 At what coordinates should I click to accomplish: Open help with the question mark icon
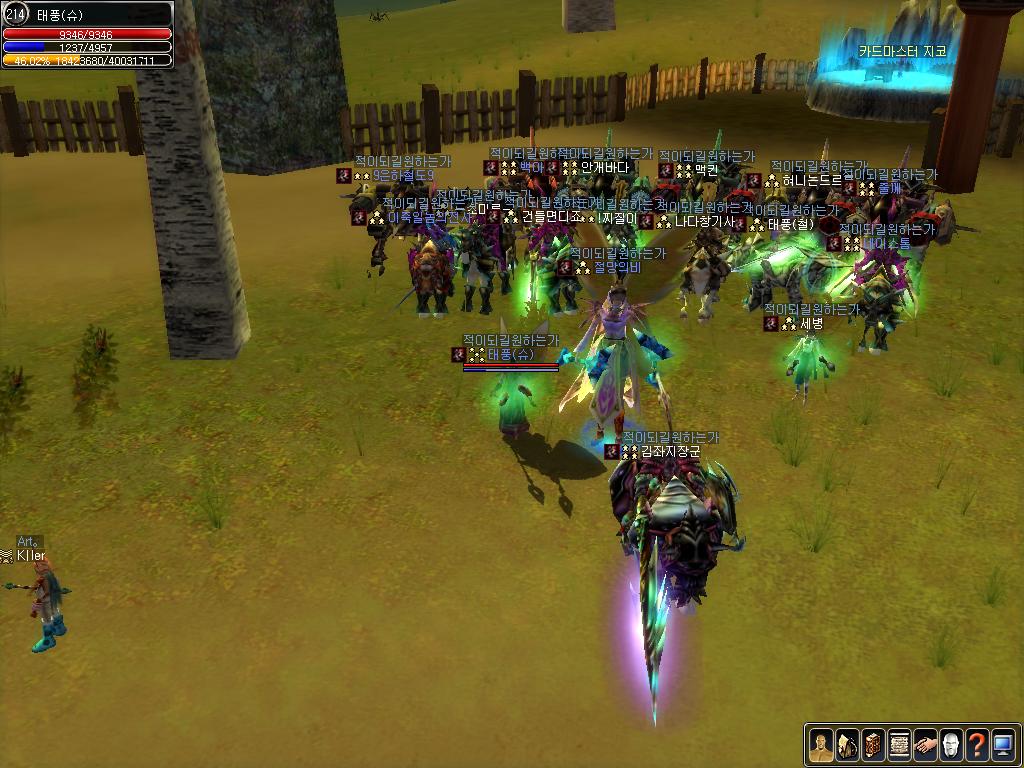click(x=977, y=744)
